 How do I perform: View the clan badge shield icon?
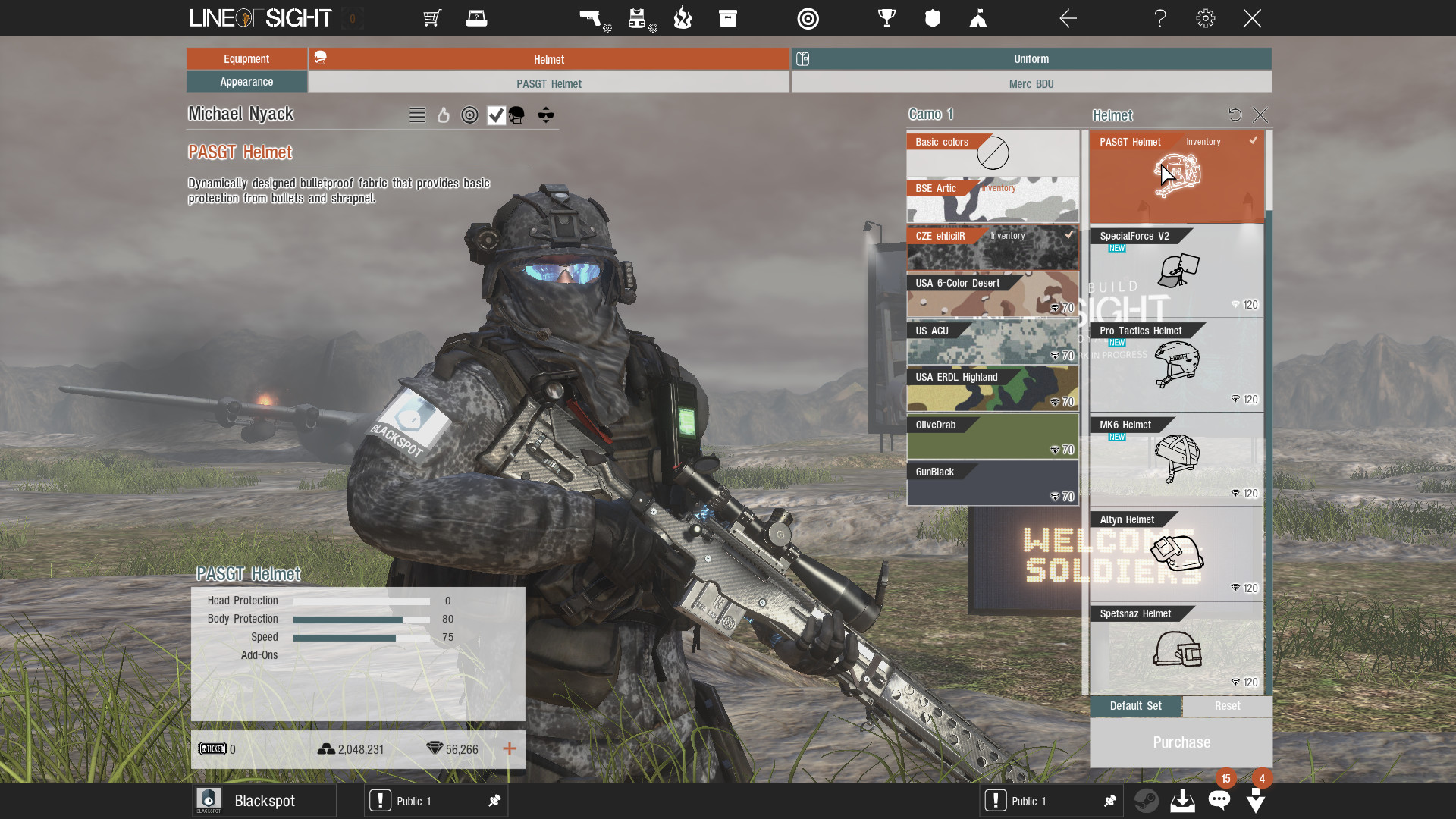[x=932, y=18]
